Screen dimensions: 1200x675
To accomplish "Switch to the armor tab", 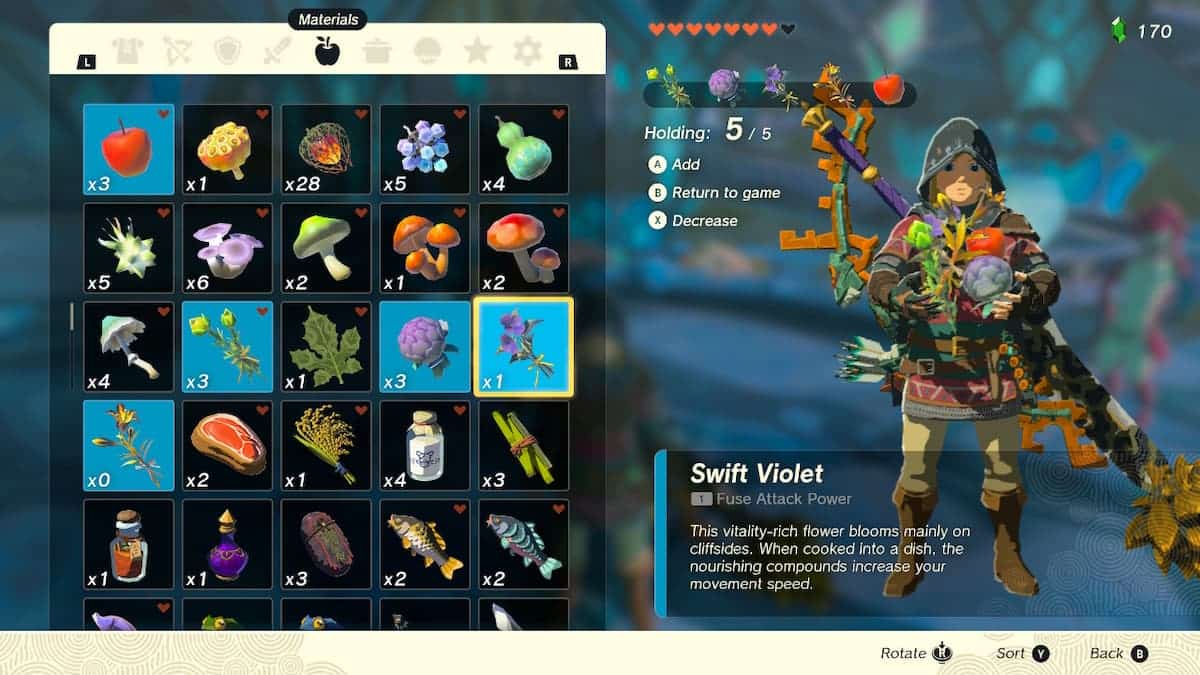I will pyautogui.click(x=128, y=51).
